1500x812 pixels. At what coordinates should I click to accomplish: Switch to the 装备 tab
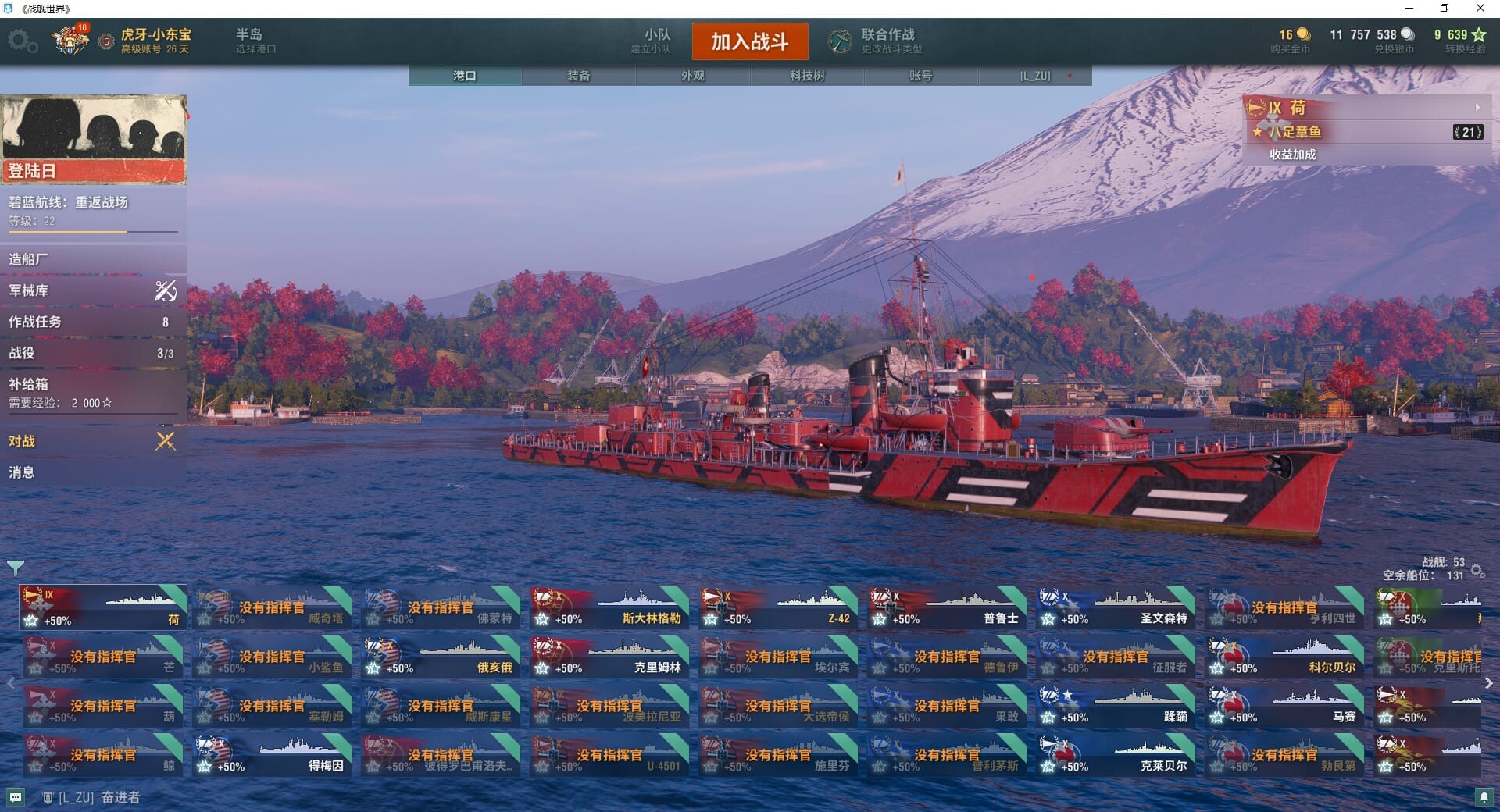(579, 76)
